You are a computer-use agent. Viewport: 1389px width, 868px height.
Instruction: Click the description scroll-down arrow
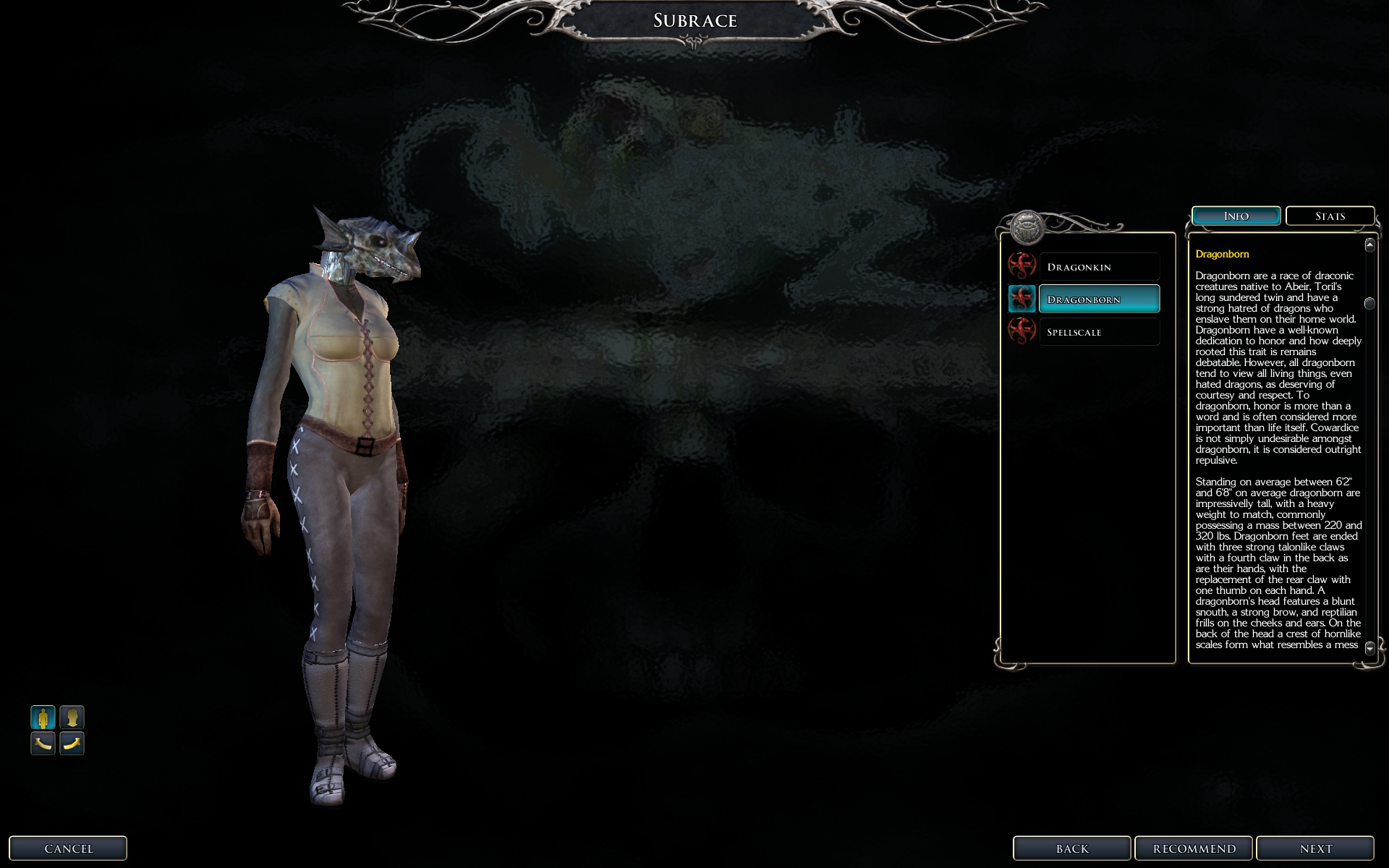point(1369,649)
